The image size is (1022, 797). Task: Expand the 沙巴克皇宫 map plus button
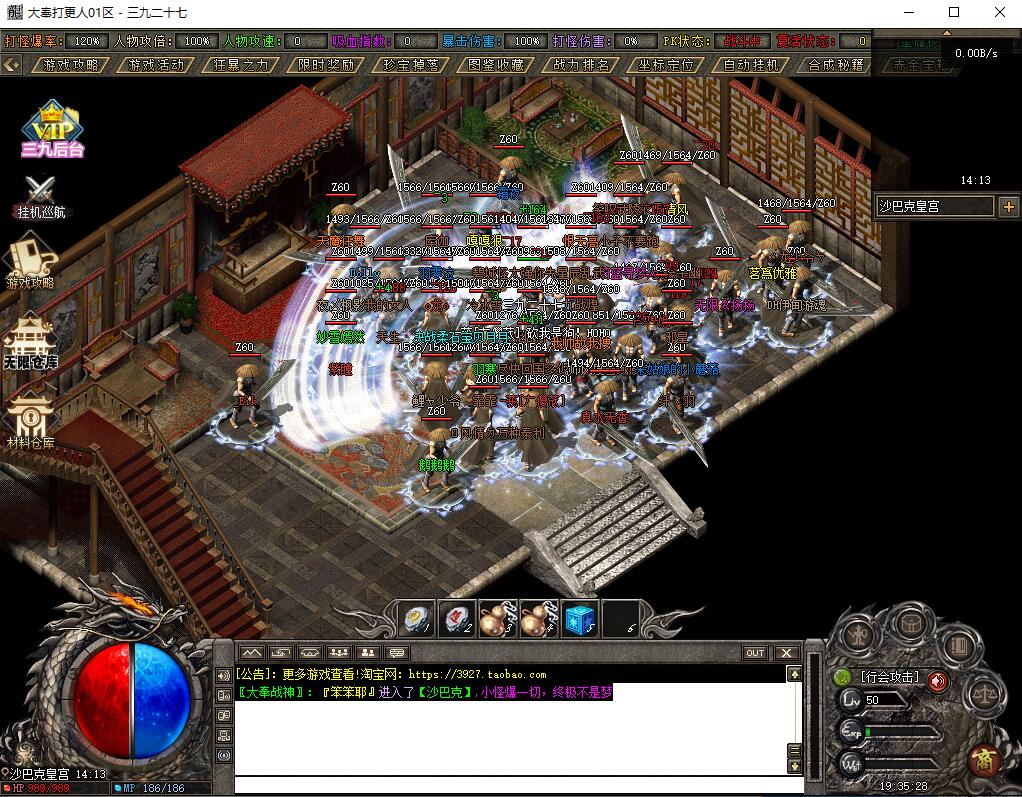pyautogui.click(x=1008, y=207)
